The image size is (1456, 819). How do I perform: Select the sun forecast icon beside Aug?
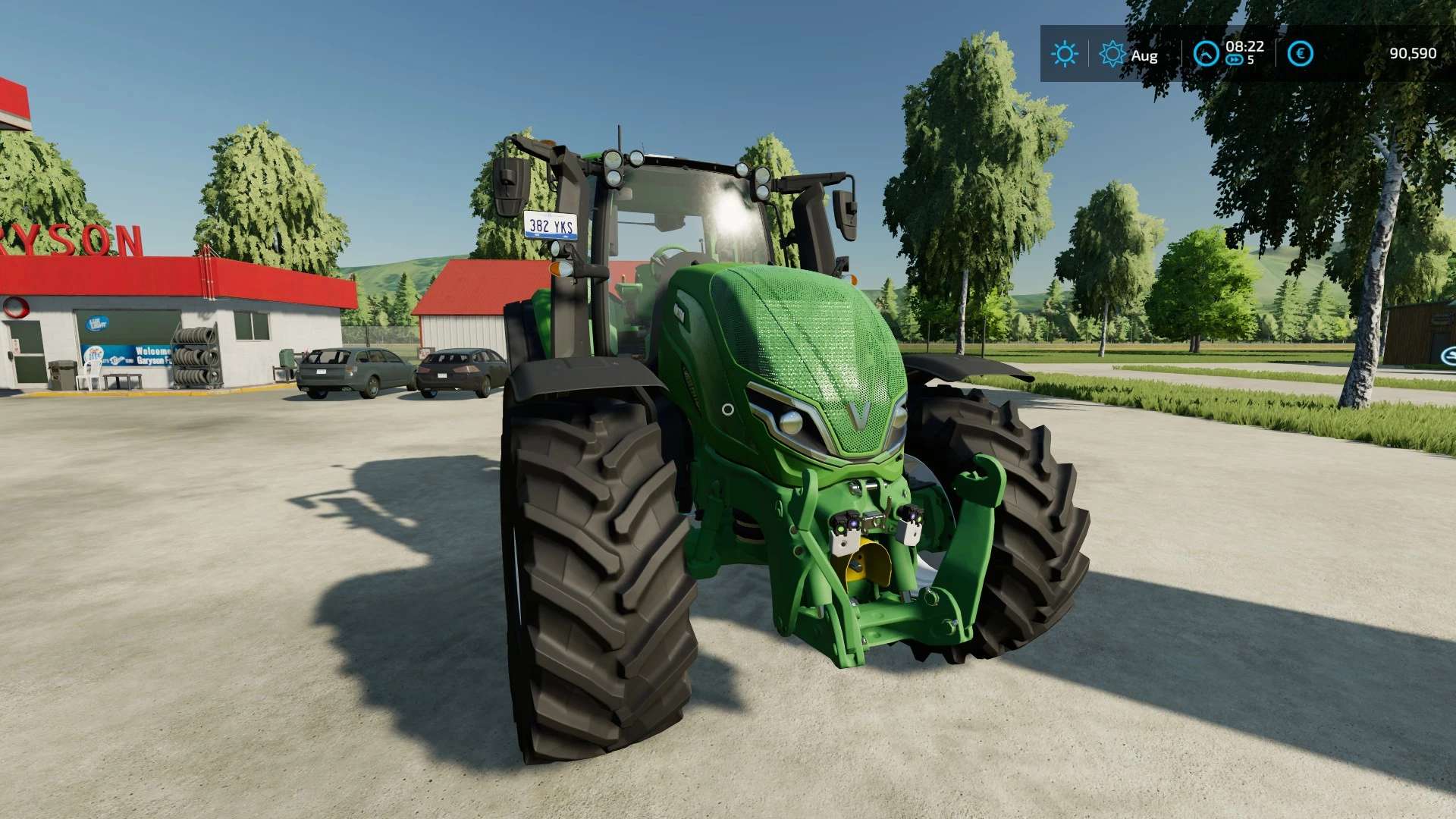1112,54
